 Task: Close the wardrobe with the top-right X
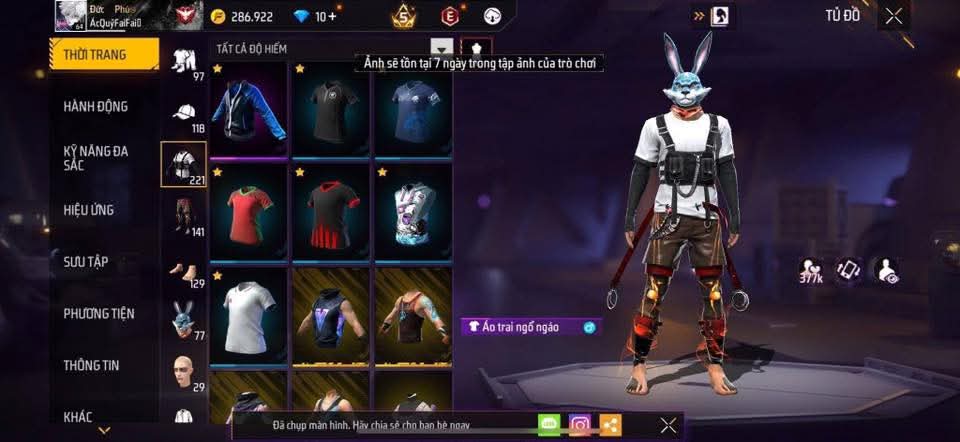click(x=893, y=15)
